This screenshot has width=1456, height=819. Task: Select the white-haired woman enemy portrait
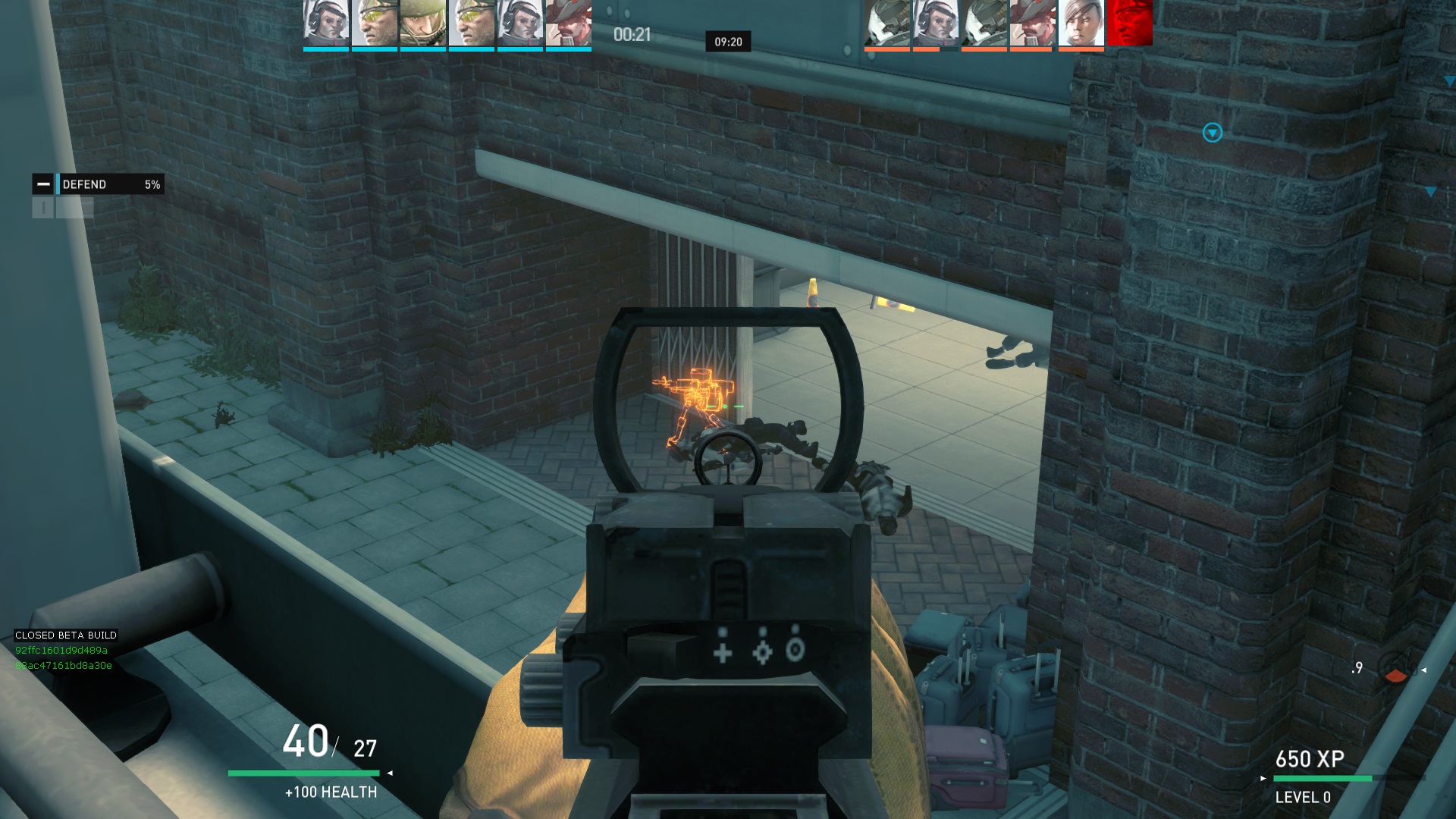click(x=1081, y=24)
